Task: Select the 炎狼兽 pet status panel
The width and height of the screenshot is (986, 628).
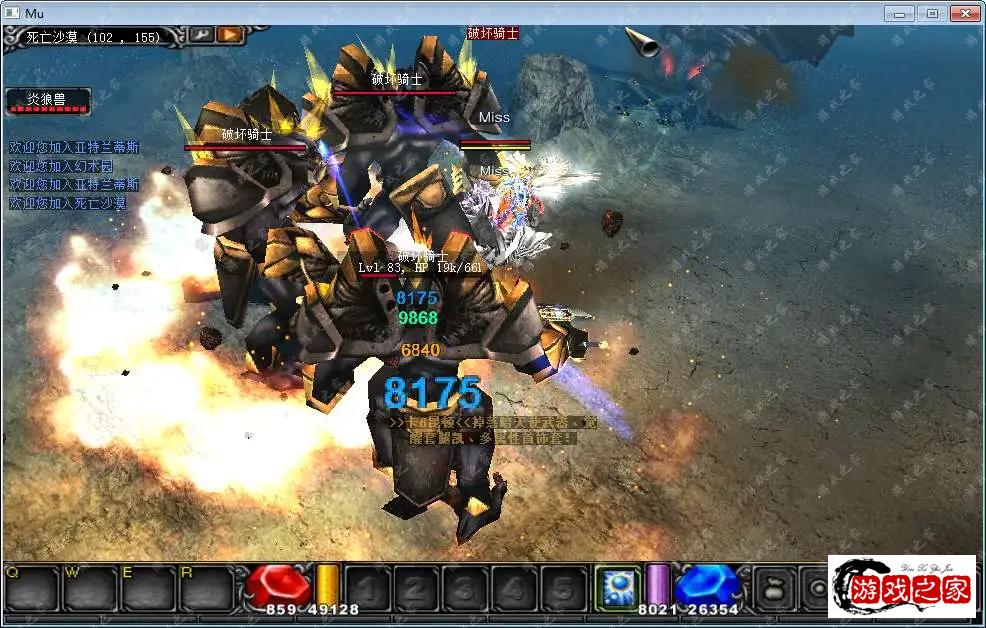Action: [x=48, y=100]
